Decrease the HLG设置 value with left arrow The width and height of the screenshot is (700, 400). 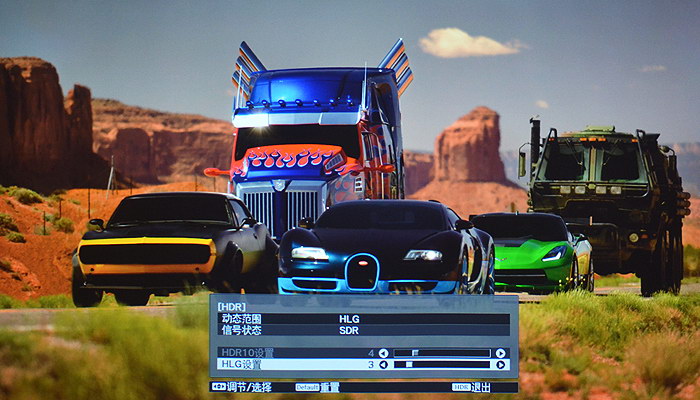click(x=383, y=365)
